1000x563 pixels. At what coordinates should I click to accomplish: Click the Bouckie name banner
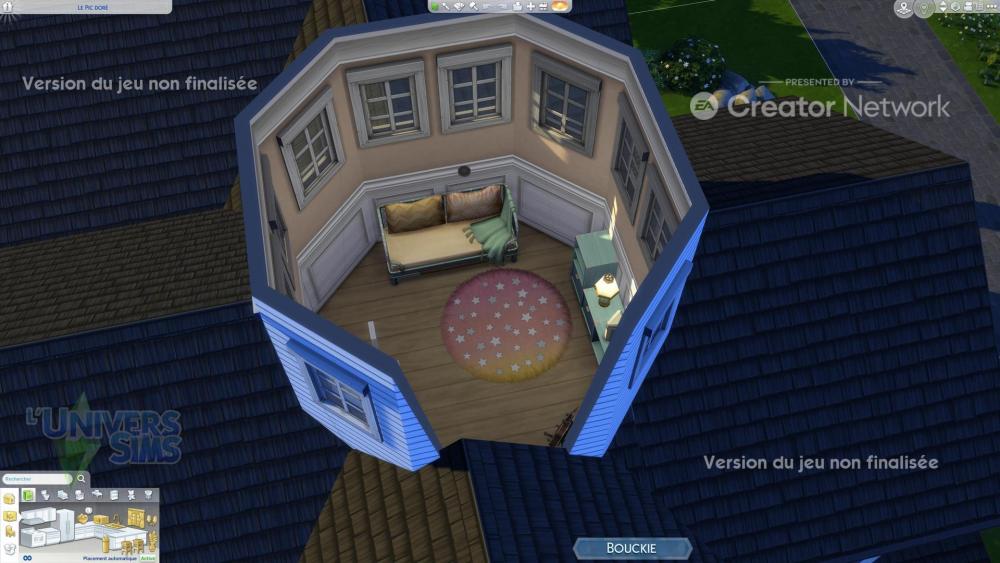coord(631,548)
